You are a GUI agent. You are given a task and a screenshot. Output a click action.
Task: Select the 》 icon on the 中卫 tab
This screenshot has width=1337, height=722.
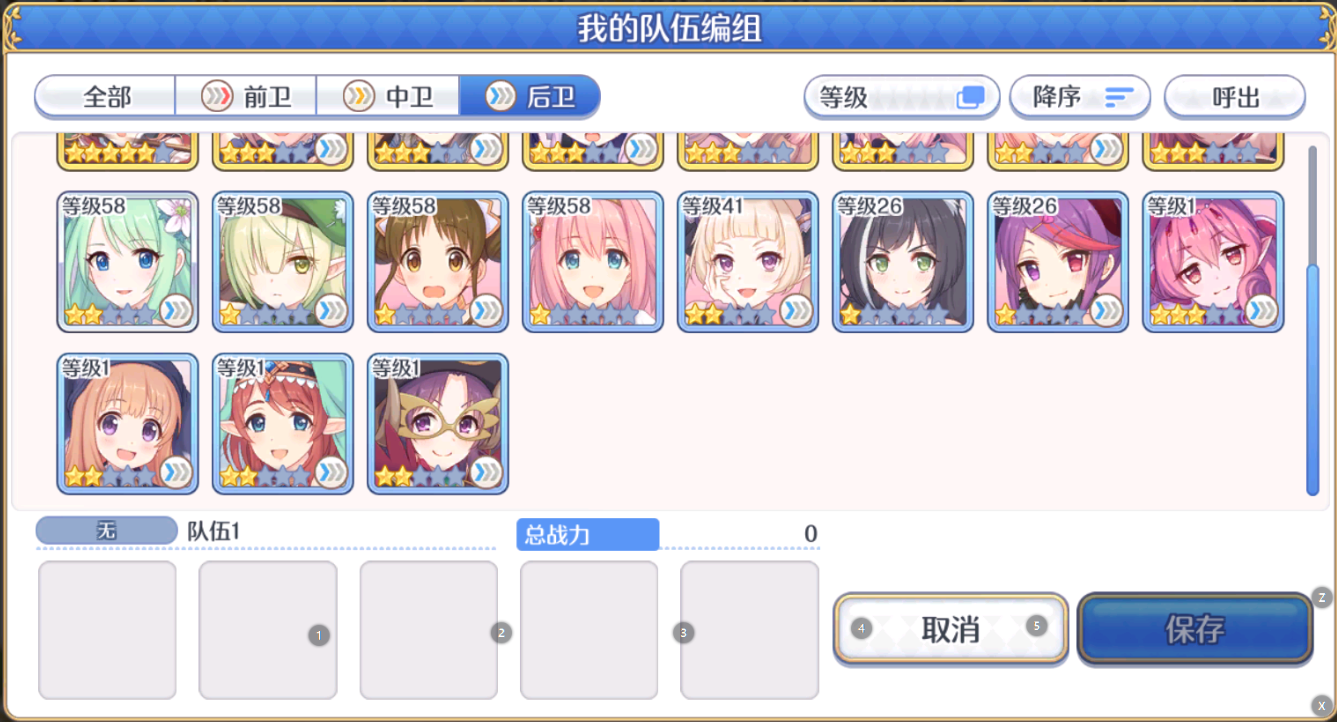357,97
